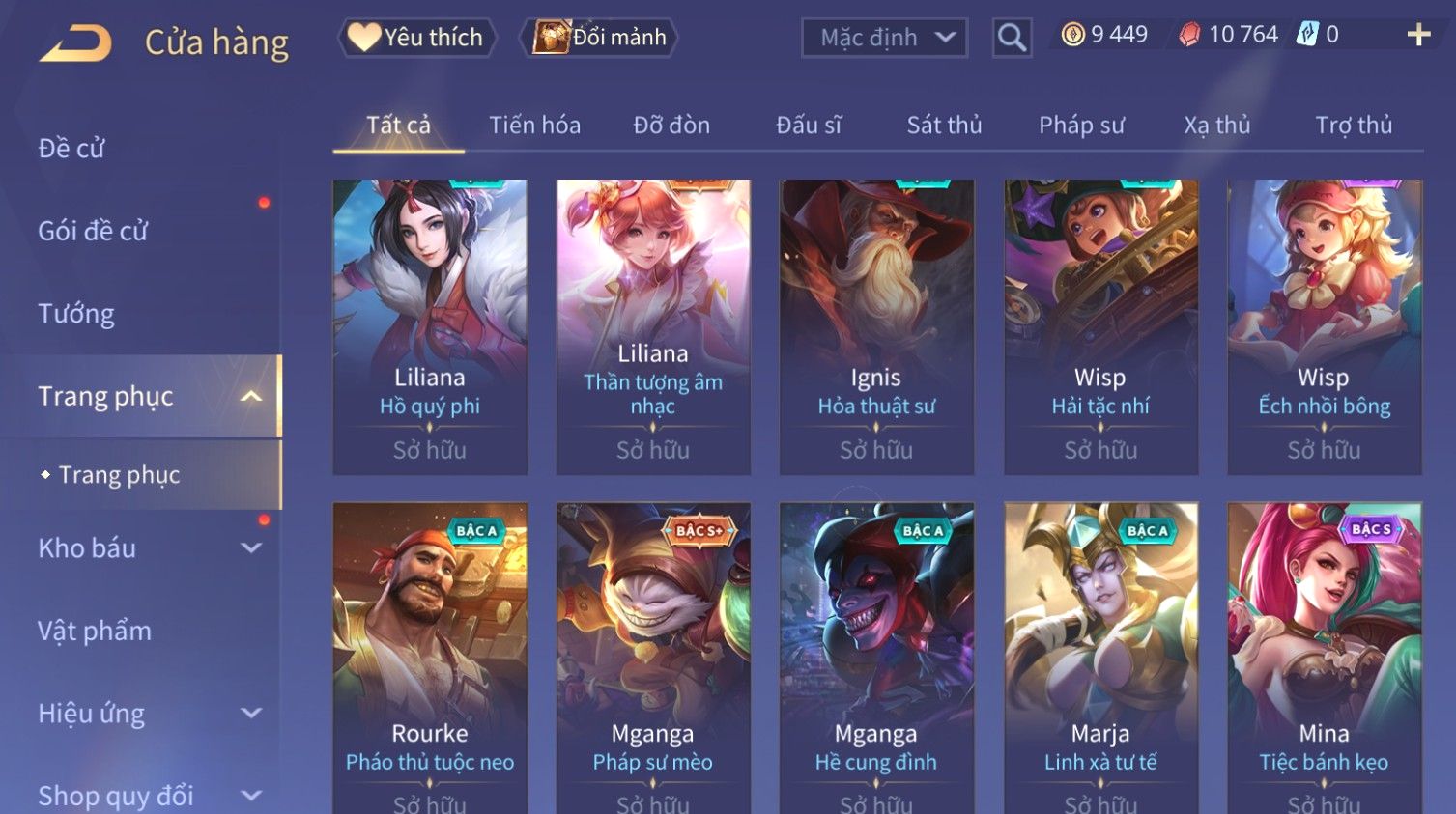The image size is (1456, 814).
Task: Select the Ignis Hỏa thuật sư skin
Action: pos(876,326)
